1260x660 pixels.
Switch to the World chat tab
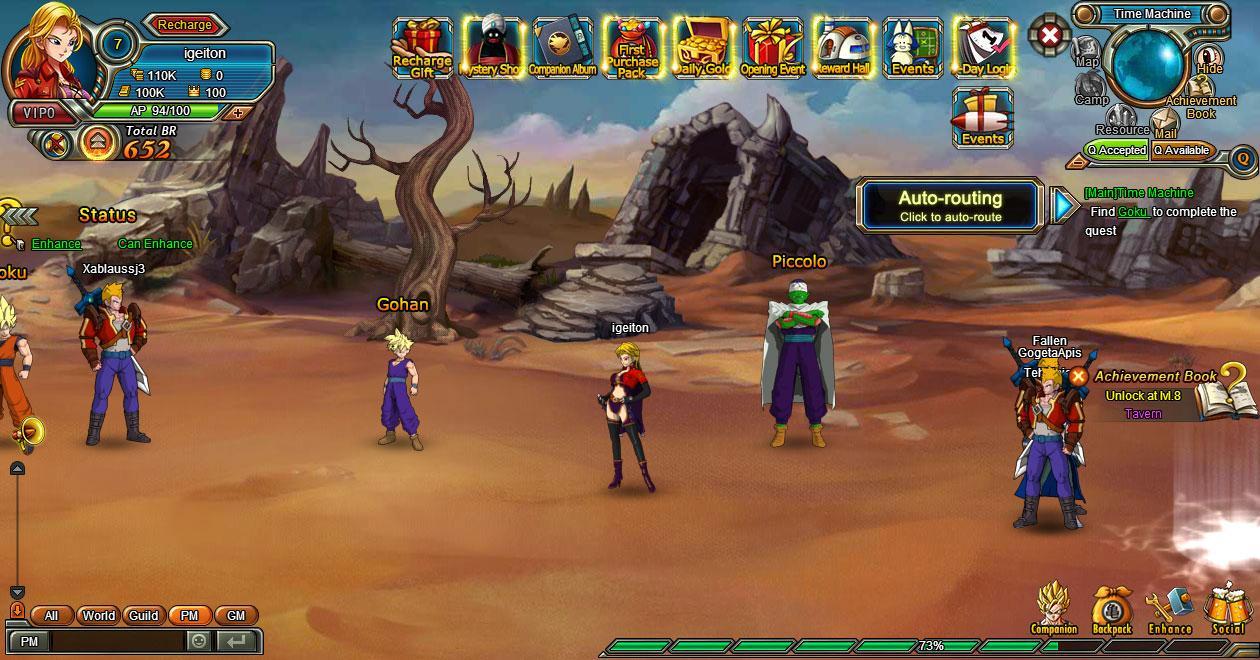pos(98,616)
